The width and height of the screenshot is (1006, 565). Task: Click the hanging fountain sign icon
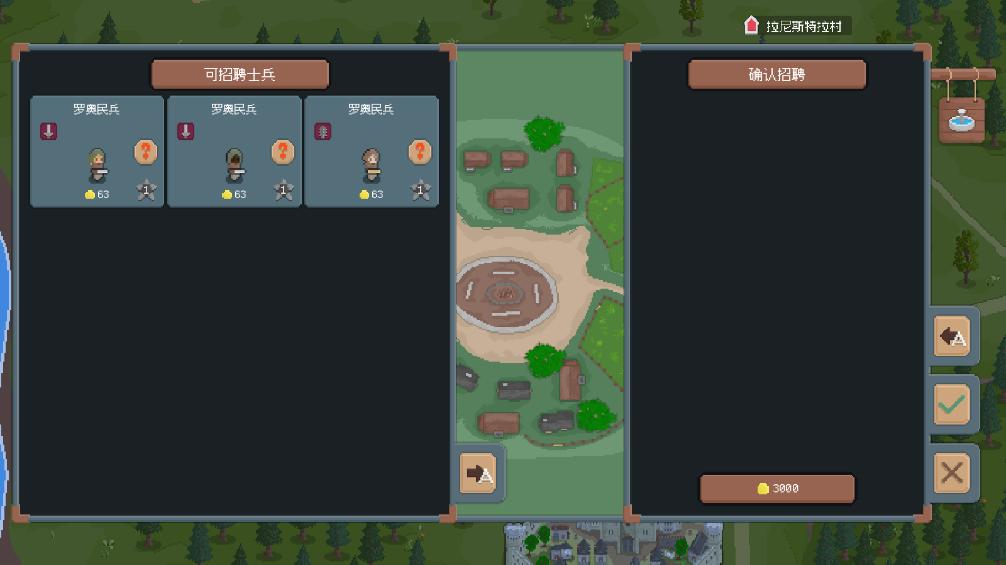[x=960, y=118]
